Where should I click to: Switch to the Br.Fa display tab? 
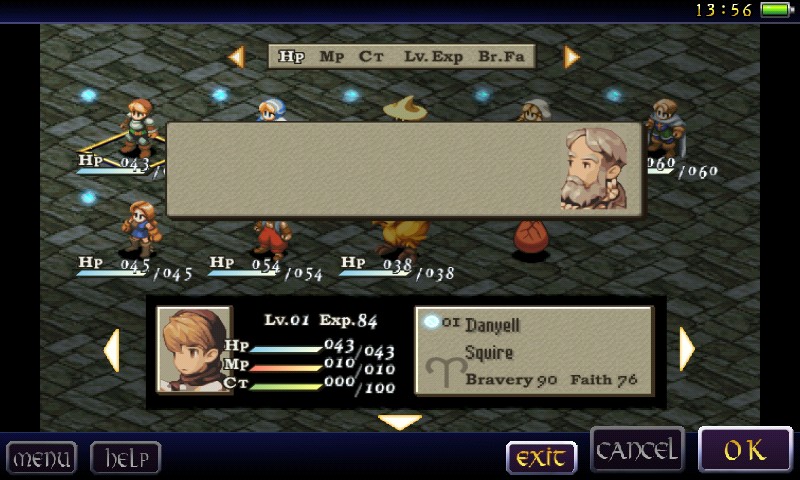tap(501, 57)
